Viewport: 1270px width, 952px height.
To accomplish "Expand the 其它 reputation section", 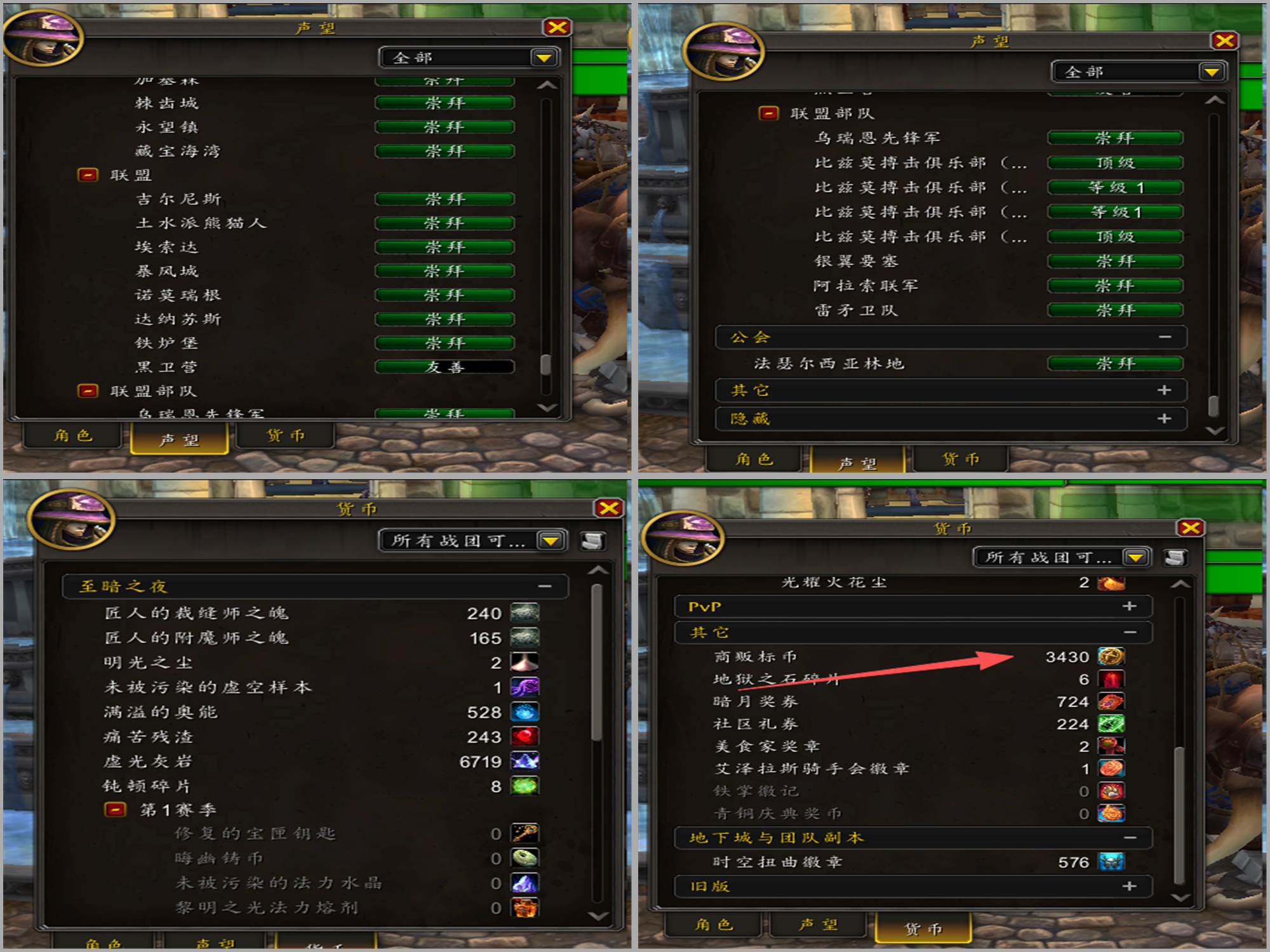I will pos(1164,390).
